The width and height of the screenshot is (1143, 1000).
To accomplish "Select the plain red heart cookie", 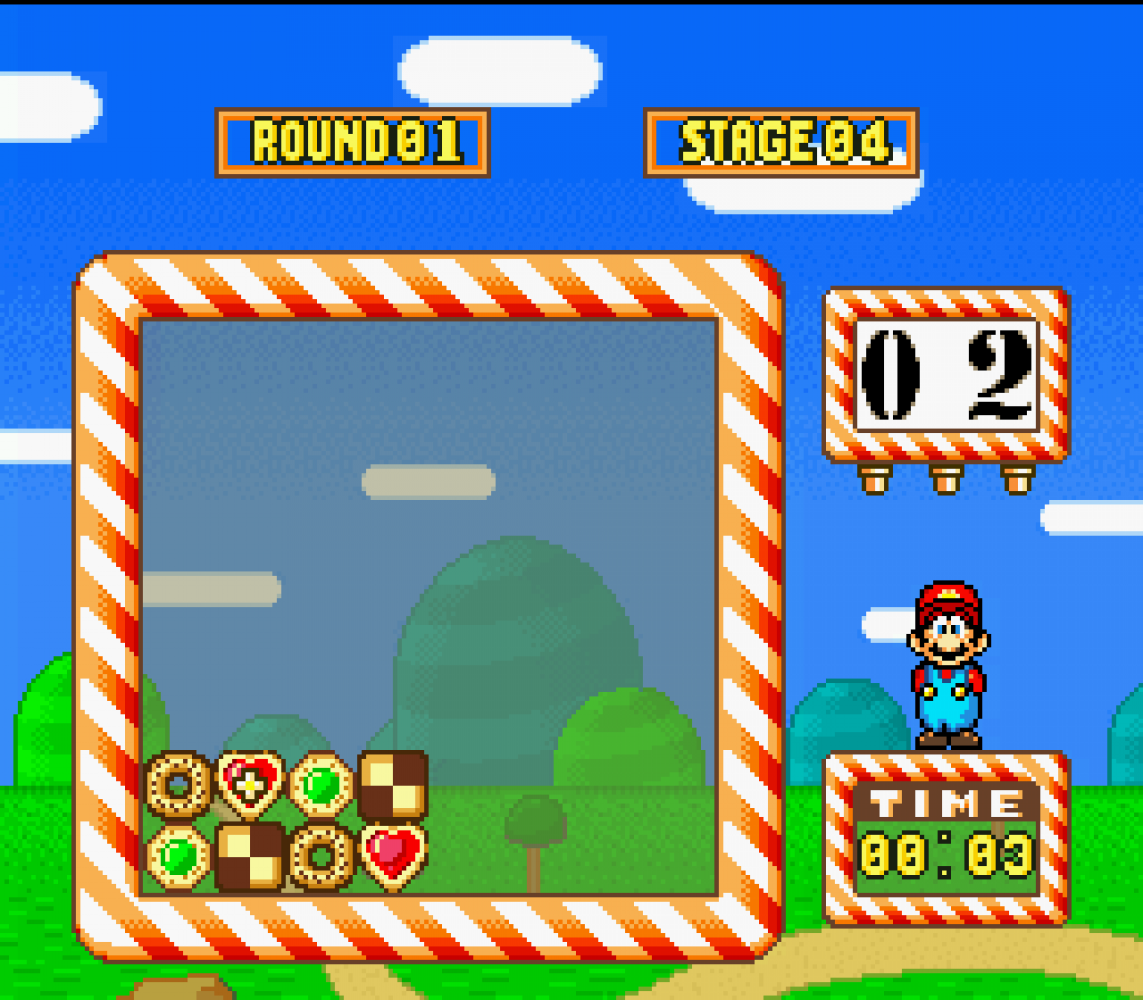I will point(393,856).
